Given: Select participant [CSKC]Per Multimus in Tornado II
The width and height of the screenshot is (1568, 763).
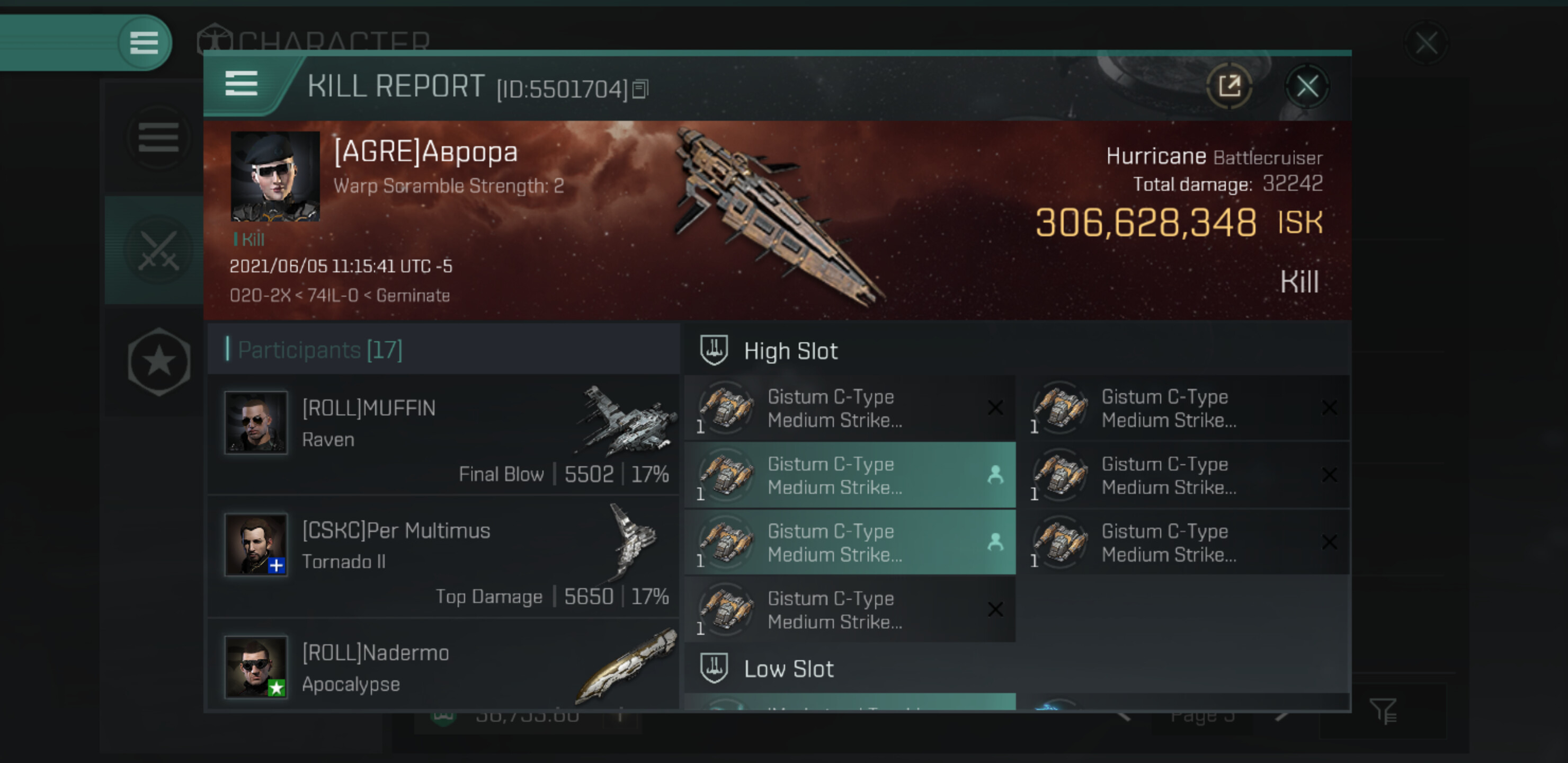Looking at the screenshot, I should (x=443, y=556).
